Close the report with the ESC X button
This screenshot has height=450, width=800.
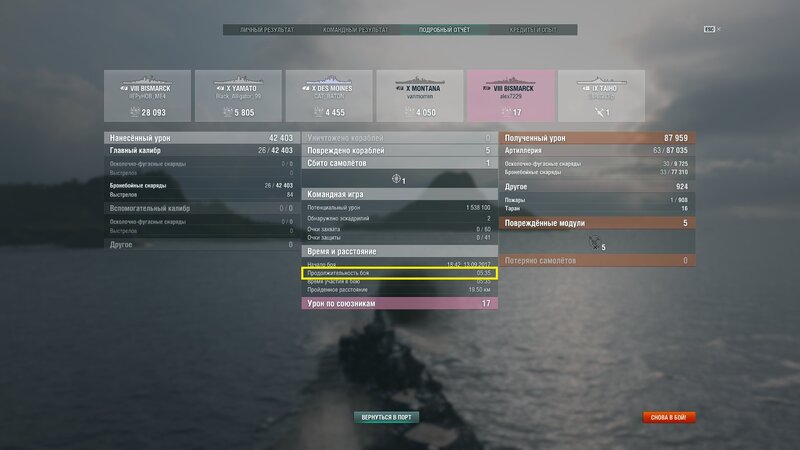[x=712, y=29]
